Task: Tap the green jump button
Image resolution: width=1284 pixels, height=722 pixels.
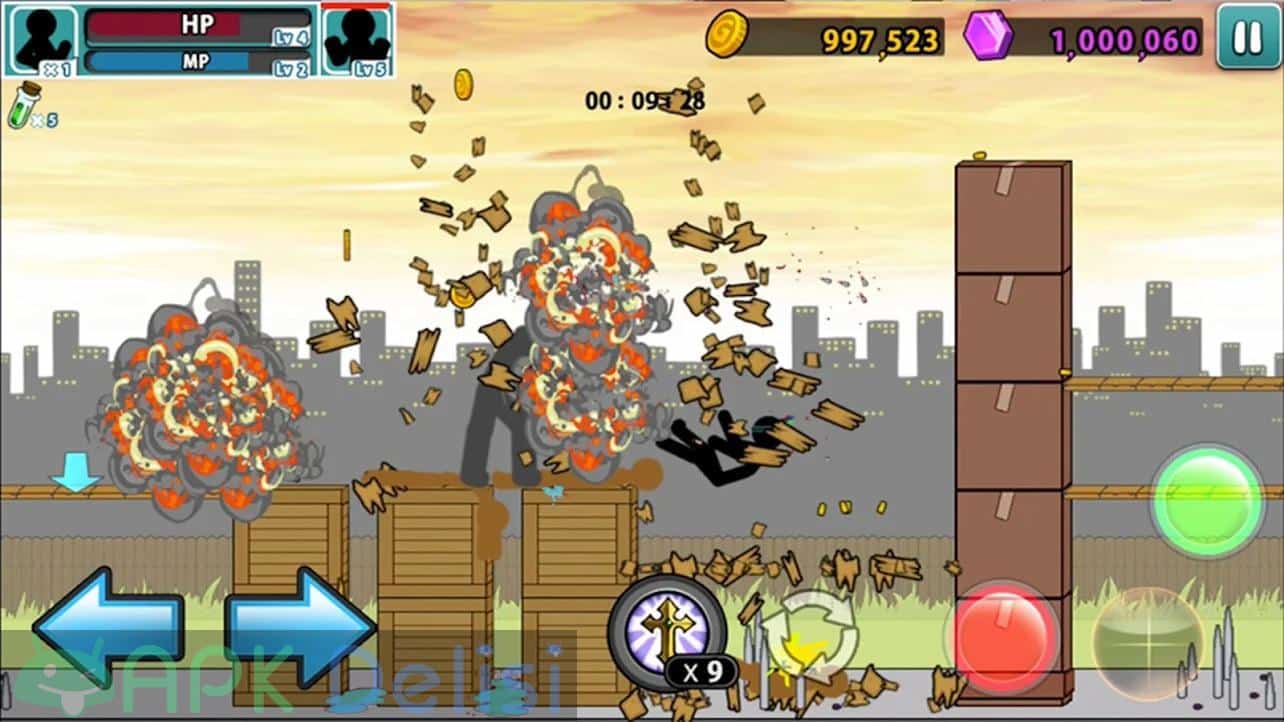Action: pyautogui.click(x=1207, y=500)
